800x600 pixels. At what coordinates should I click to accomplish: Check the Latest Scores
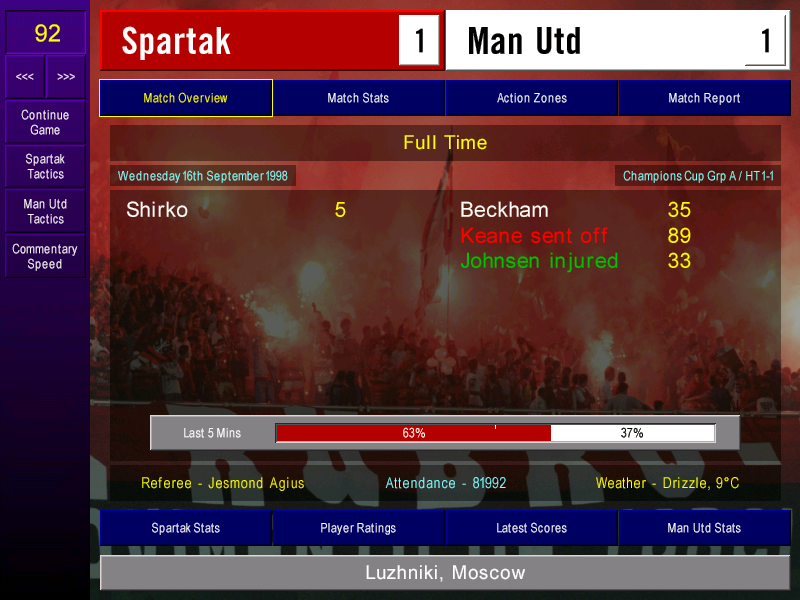point(531,528)
